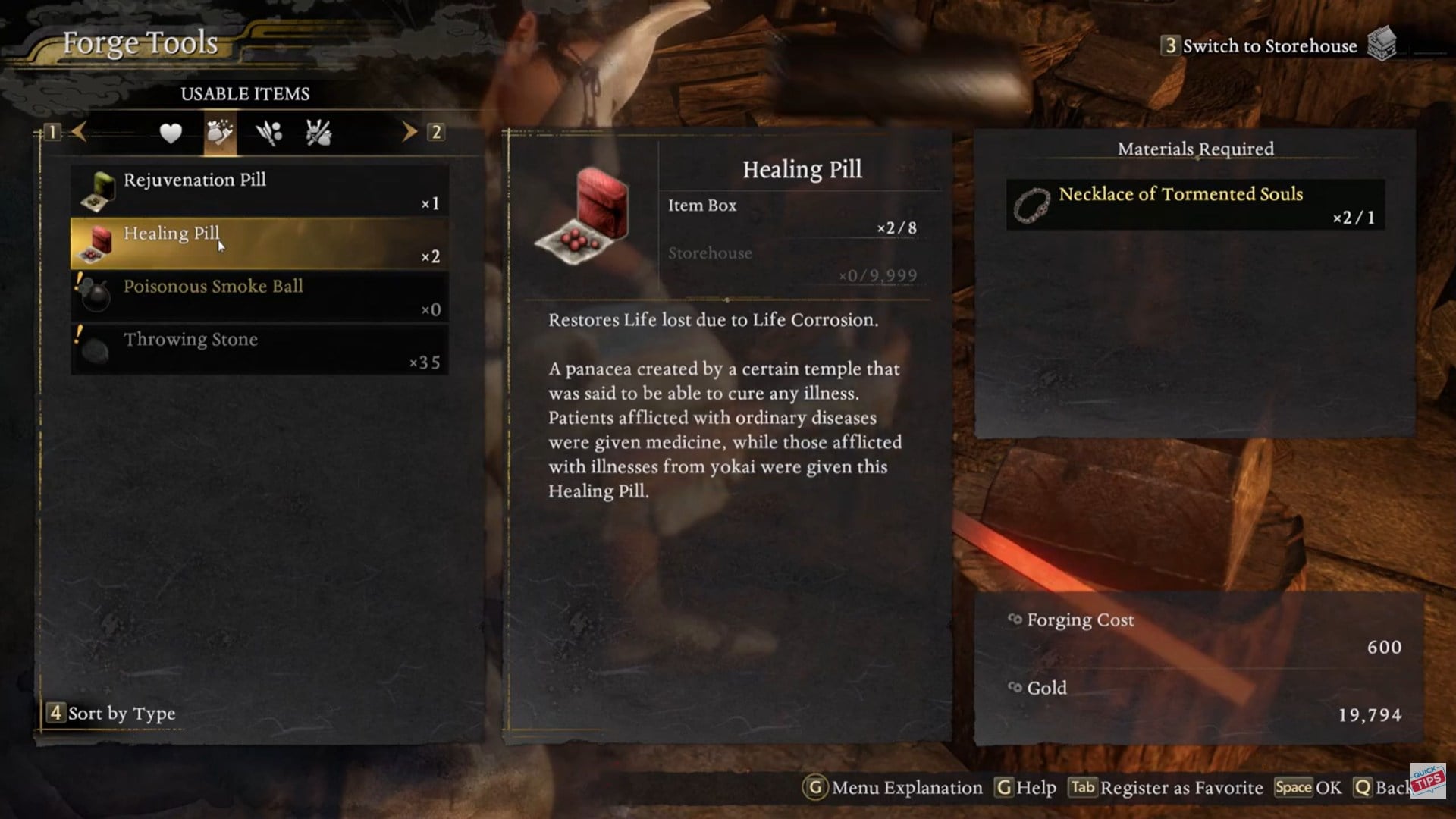Collapse to previous categories with left arrow

click(x=80, y=133)
